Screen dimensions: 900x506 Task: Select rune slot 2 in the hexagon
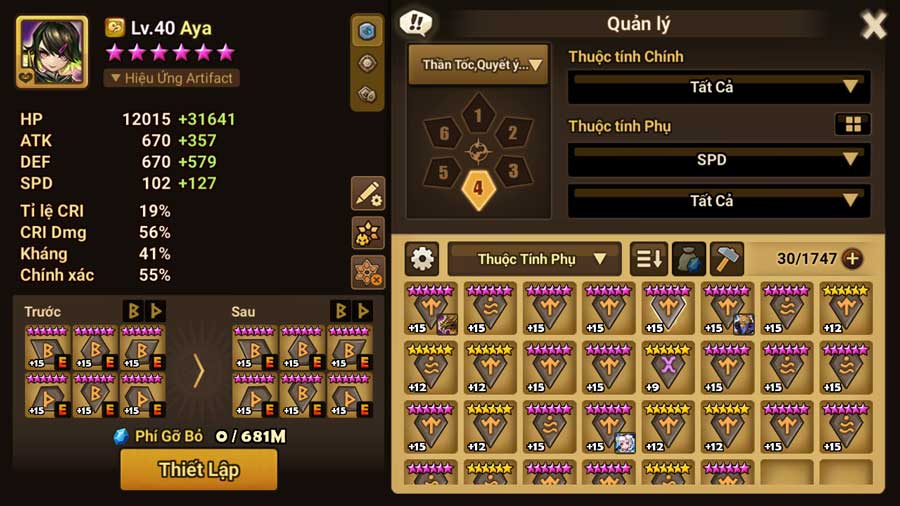(512, 133)
